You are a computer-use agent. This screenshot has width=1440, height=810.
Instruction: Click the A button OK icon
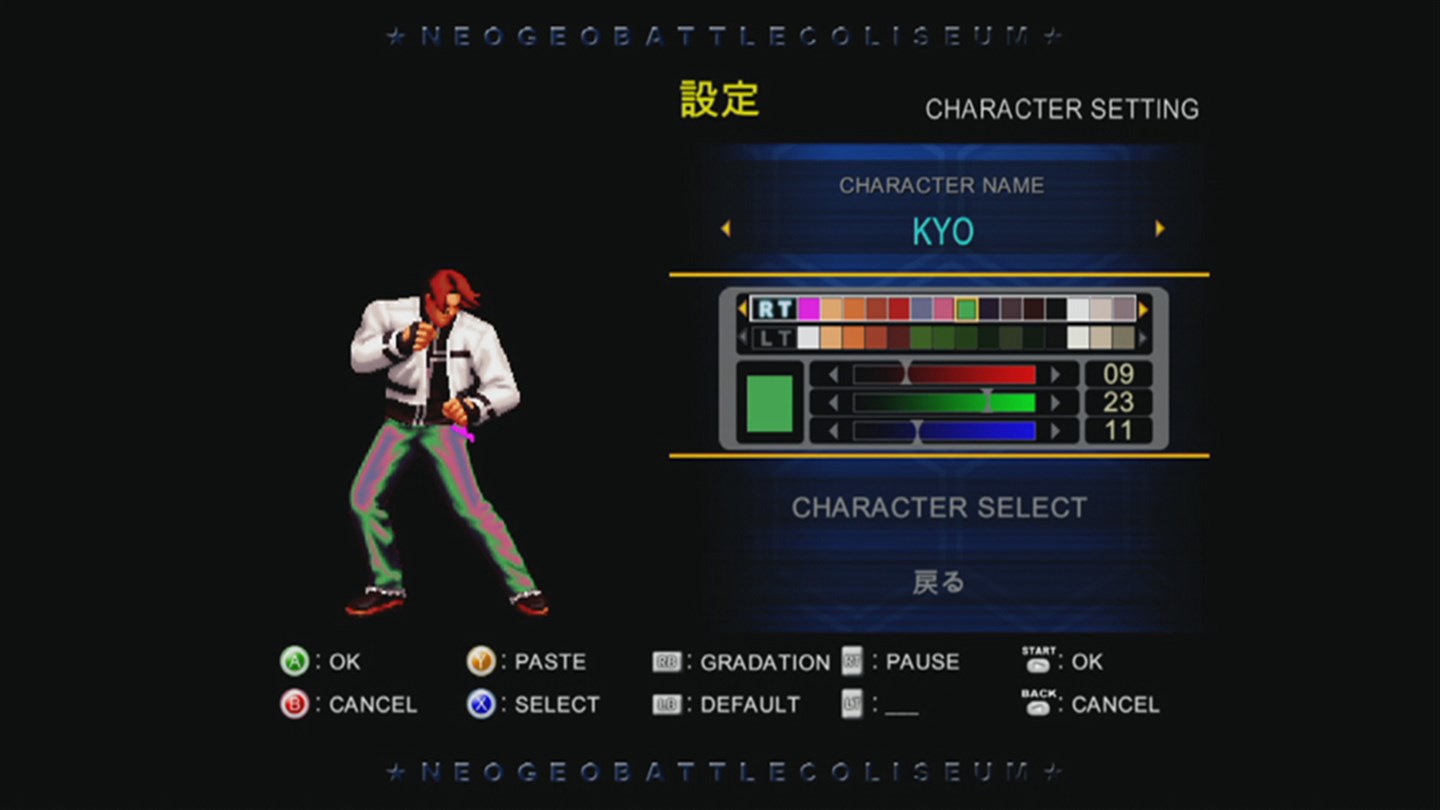pos(294,661)
